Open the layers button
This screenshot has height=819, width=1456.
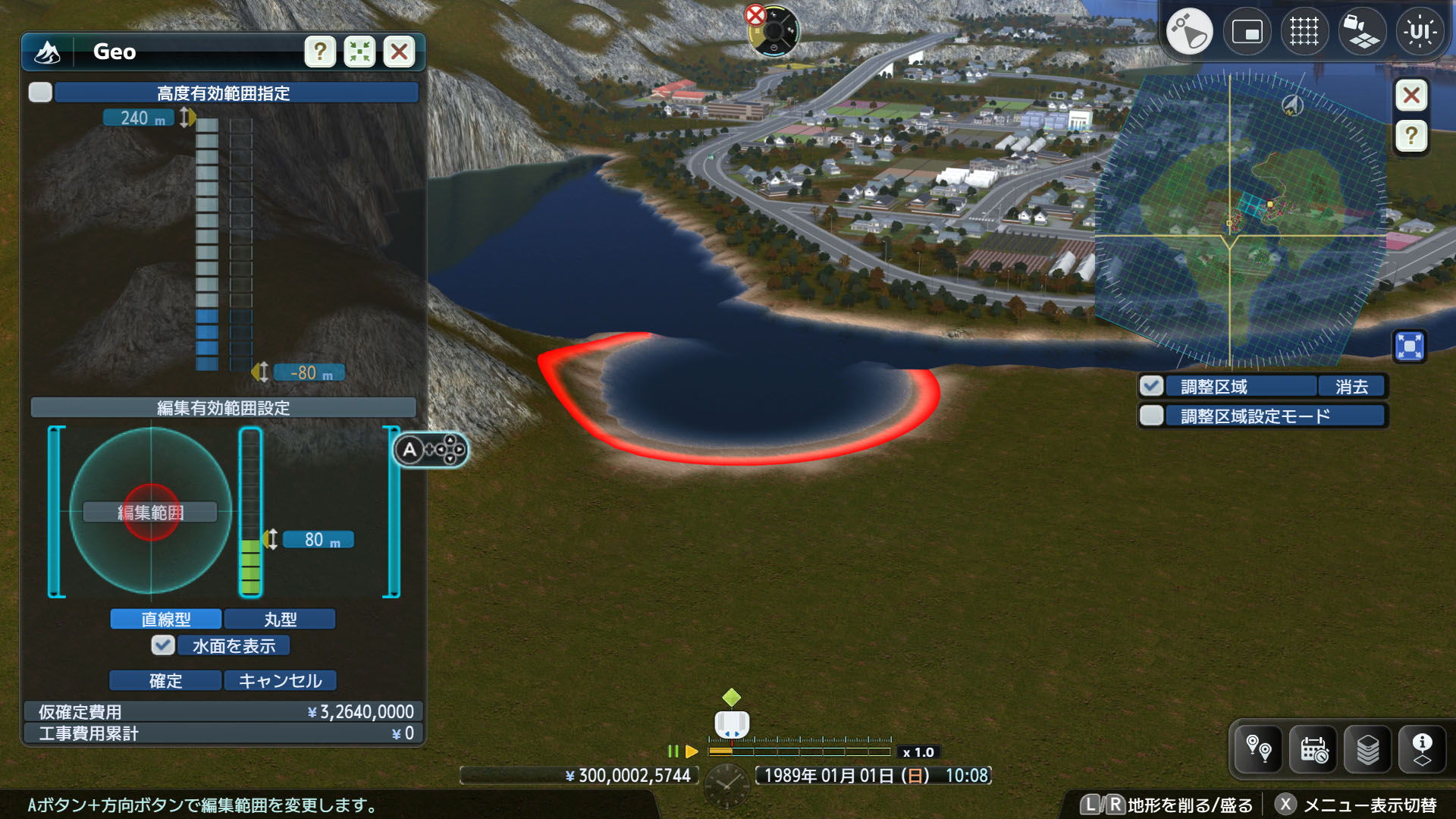click(x=1368, y=749)
